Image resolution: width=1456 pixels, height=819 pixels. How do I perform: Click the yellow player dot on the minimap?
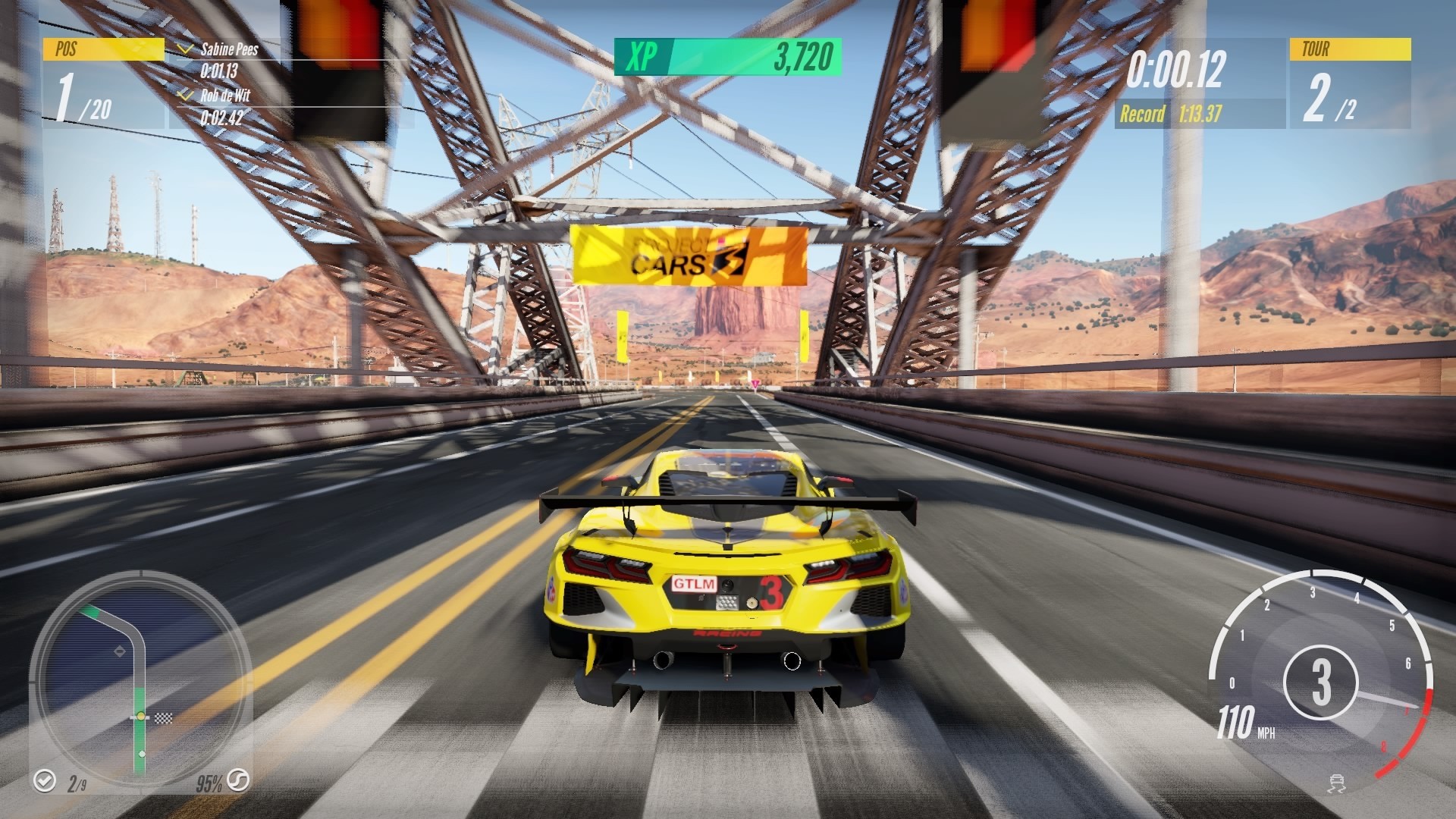tap(140, 717)
